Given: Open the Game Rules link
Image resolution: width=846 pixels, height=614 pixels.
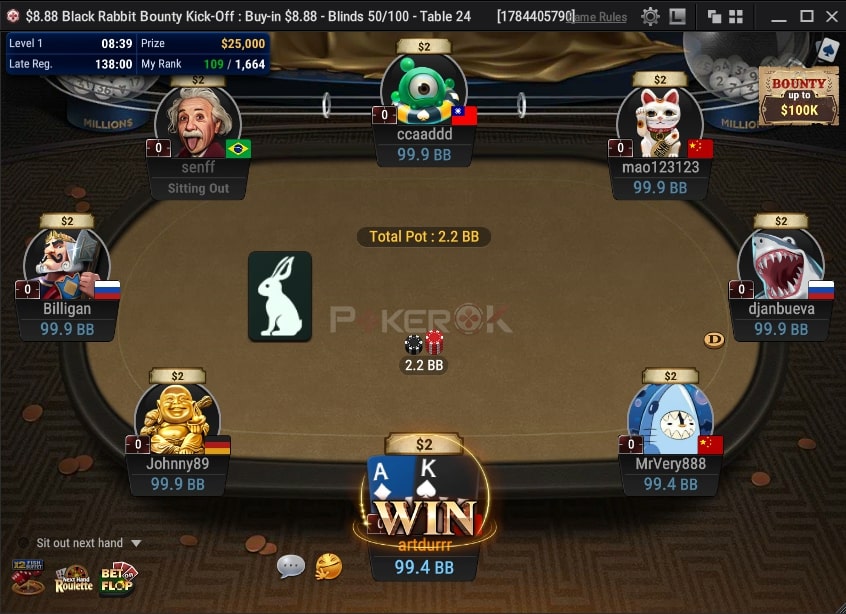Looking at the screenshot, I should 598,17.
